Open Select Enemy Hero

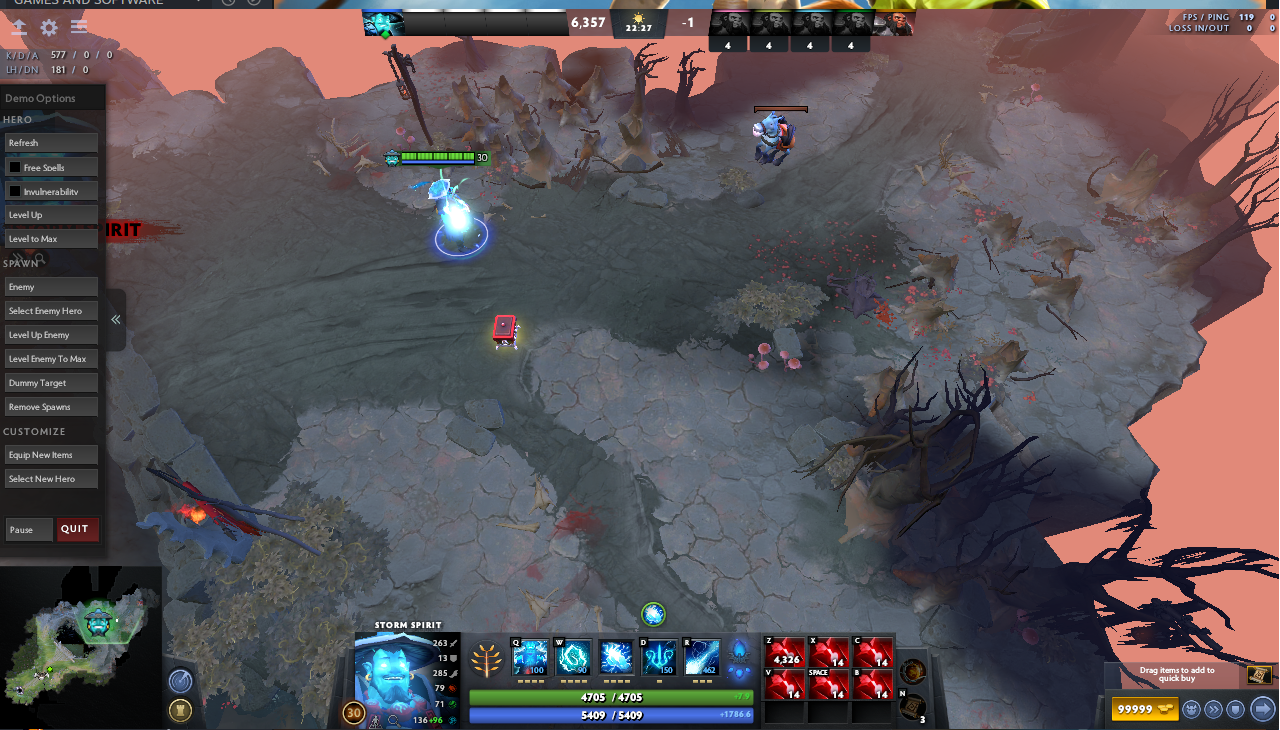point(51,311)
